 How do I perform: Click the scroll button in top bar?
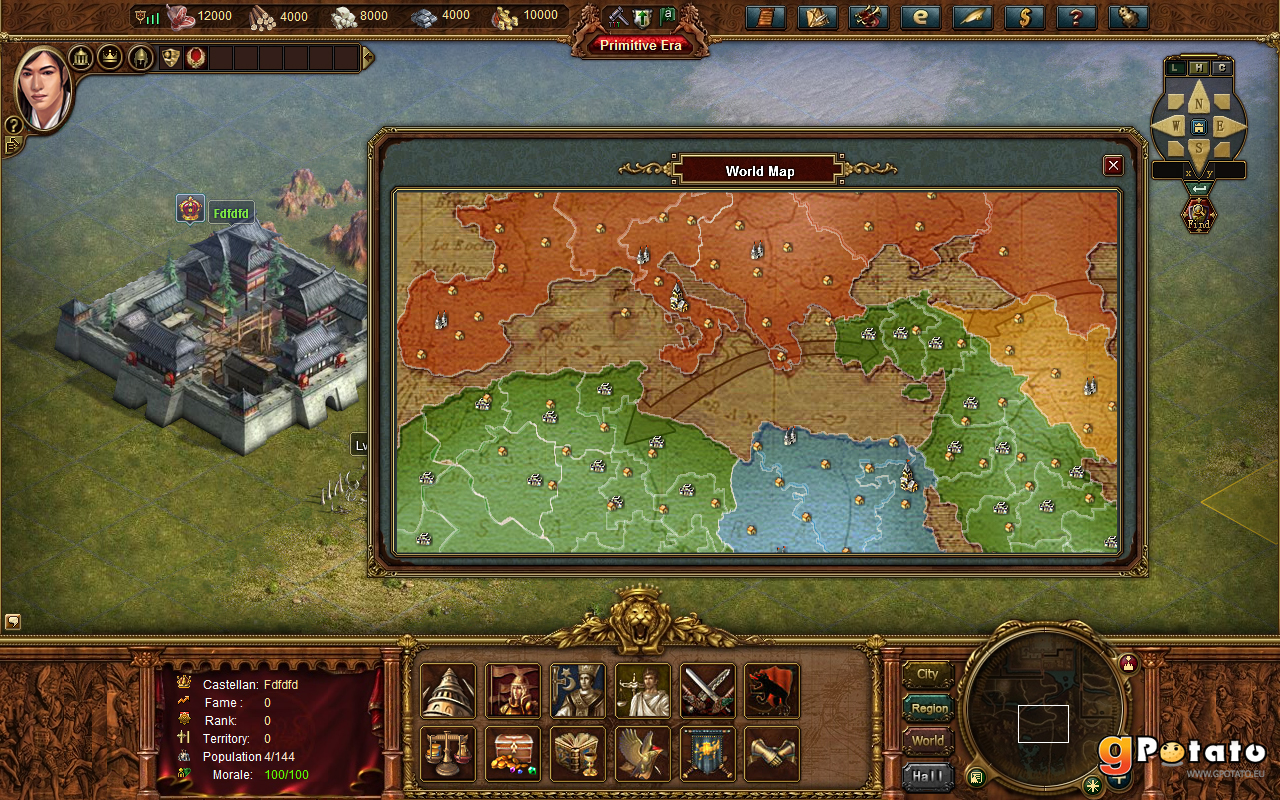(x=765, y=17)
